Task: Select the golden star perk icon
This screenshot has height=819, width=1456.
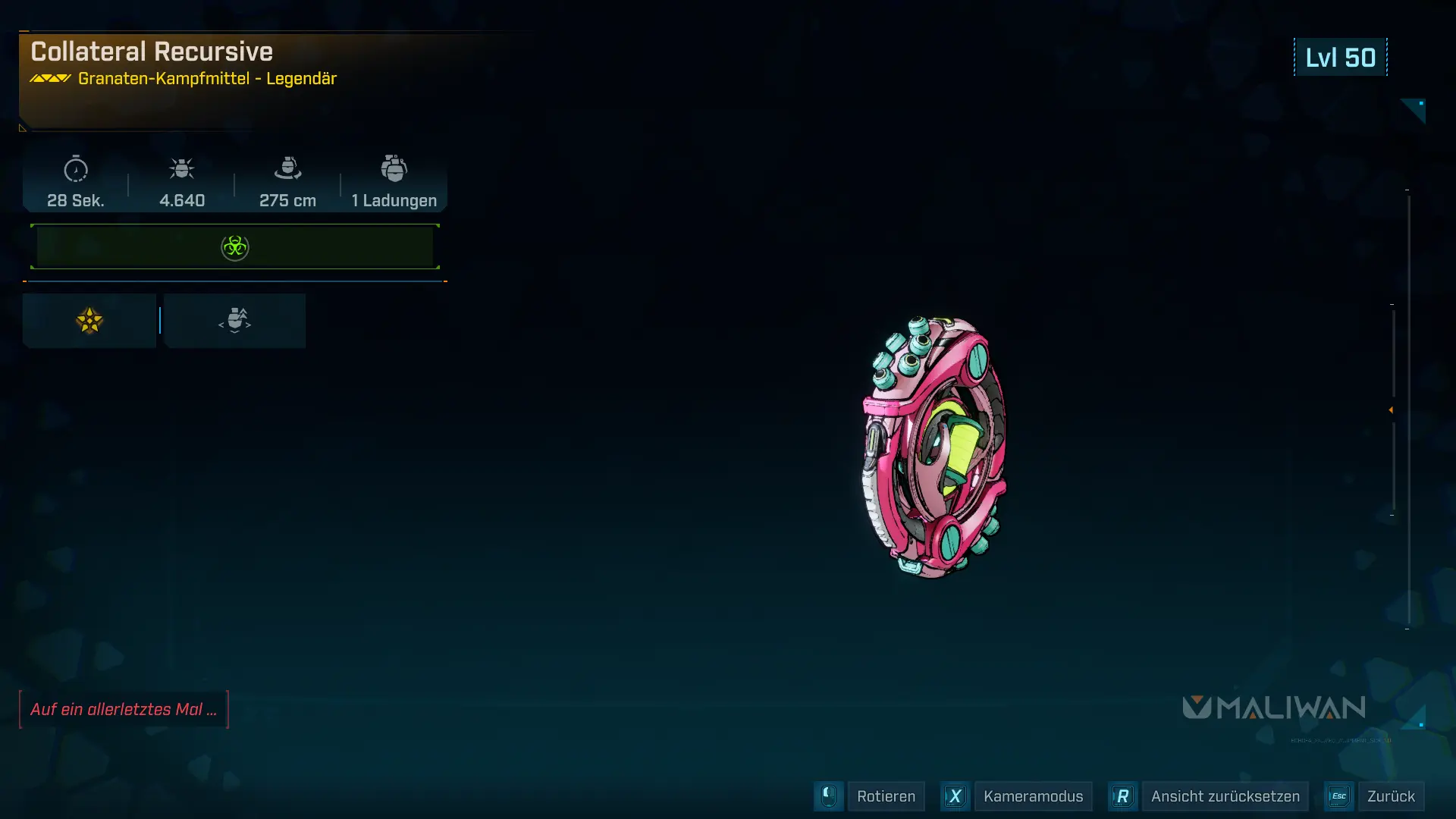Action: 89,321
